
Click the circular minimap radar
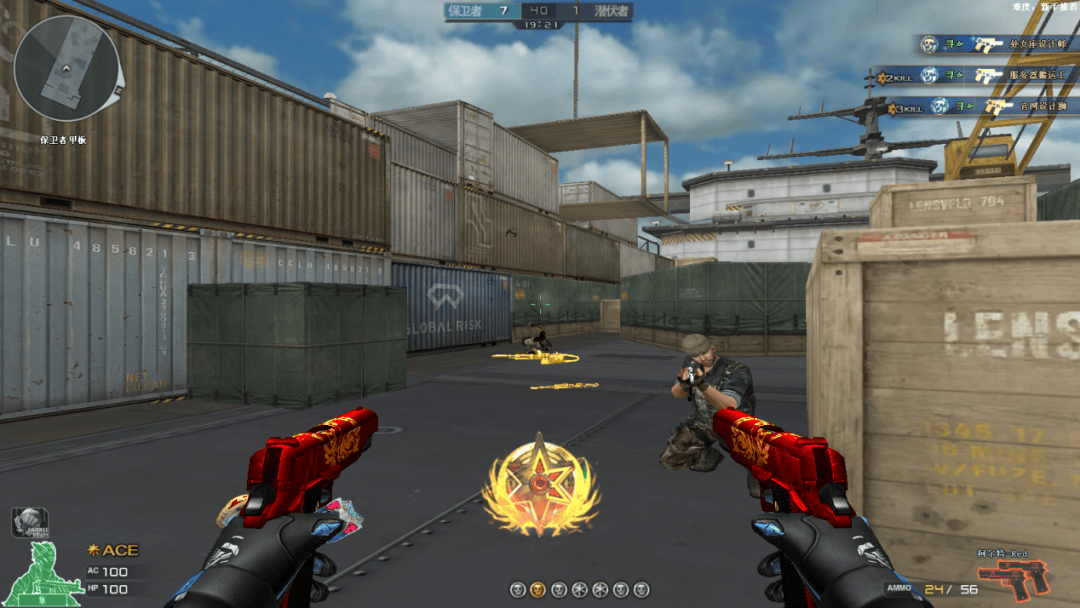pyautogui.click(x=66, y=67)
